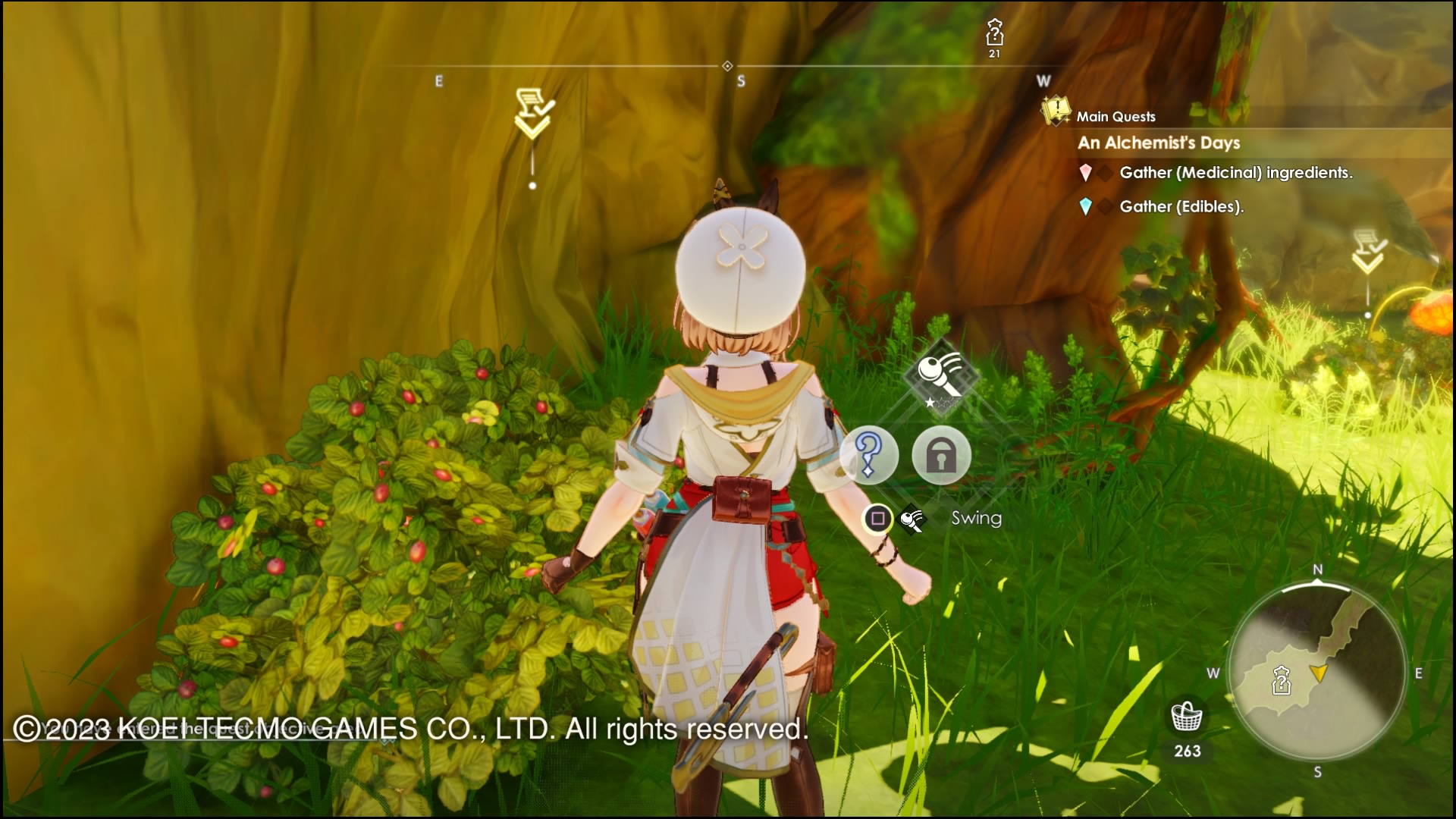Click the An Alchemist's Days quest title
The image size is (1456, 819).
(1159, 143)
